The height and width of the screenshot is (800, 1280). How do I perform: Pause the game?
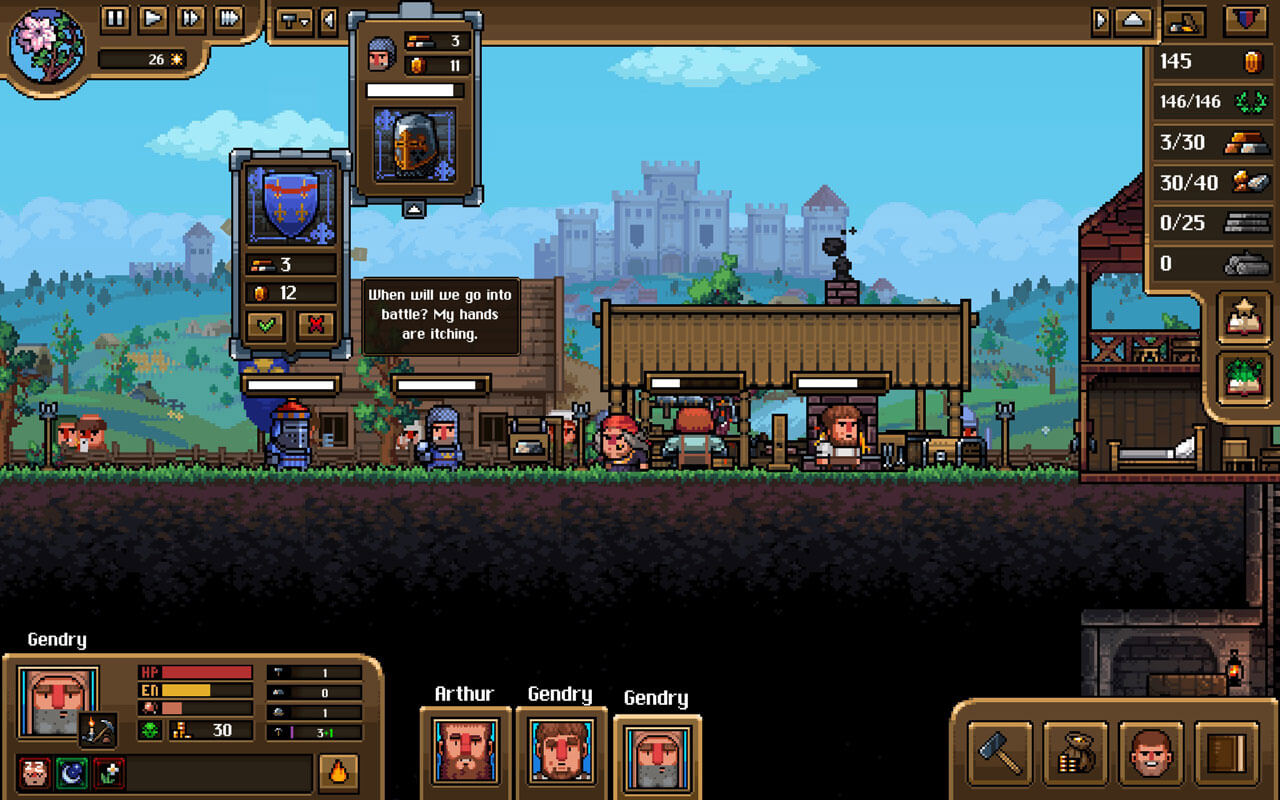[114, 18]
